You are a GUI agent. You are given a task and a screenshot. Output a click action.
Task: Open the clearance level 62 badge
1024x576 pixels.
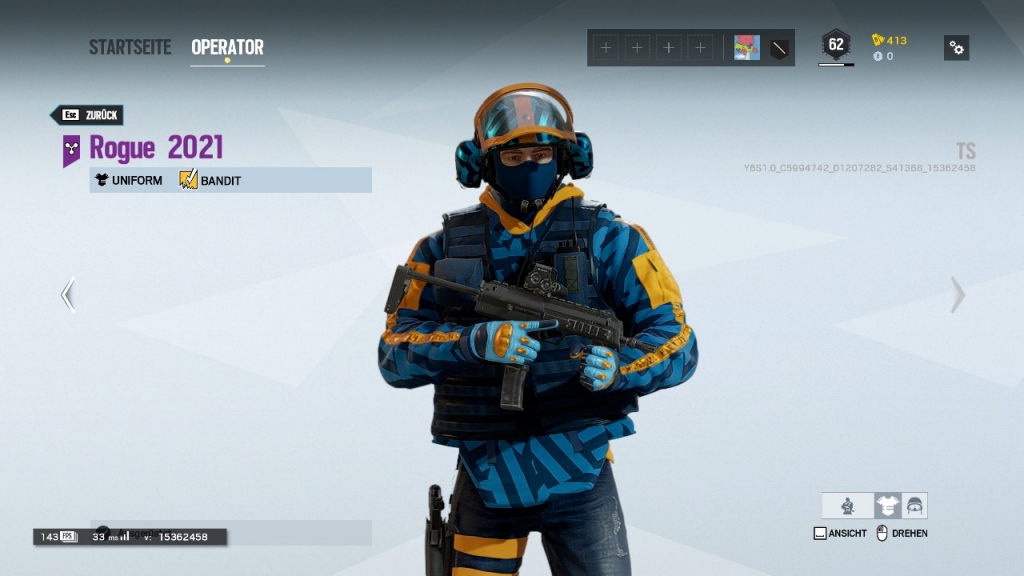coord(836,45)
